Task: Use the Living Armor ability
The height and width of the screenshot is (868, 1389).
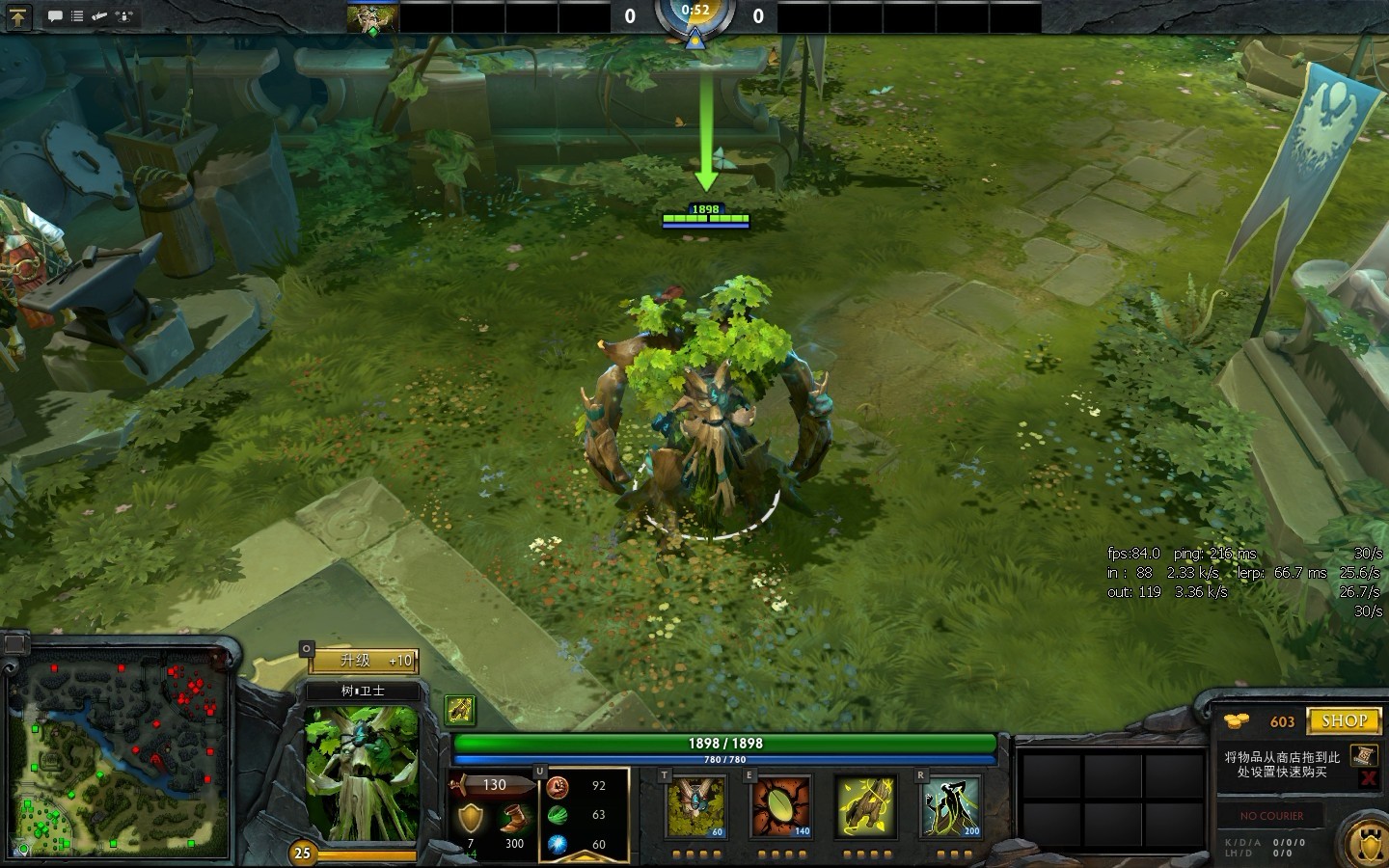Action: tap(865, 806)
